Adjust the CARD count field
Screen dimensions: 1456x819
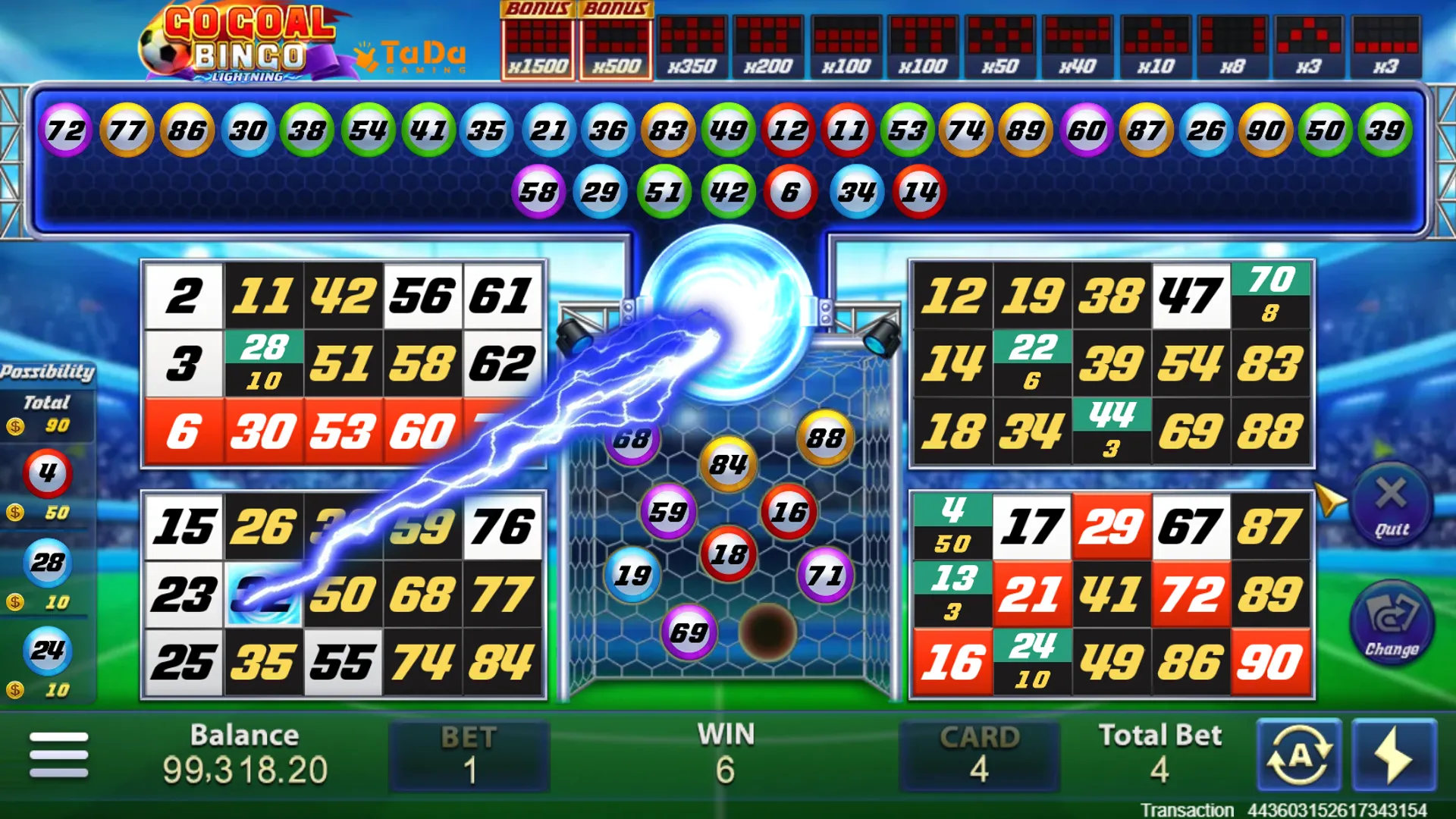coord(979,757)
